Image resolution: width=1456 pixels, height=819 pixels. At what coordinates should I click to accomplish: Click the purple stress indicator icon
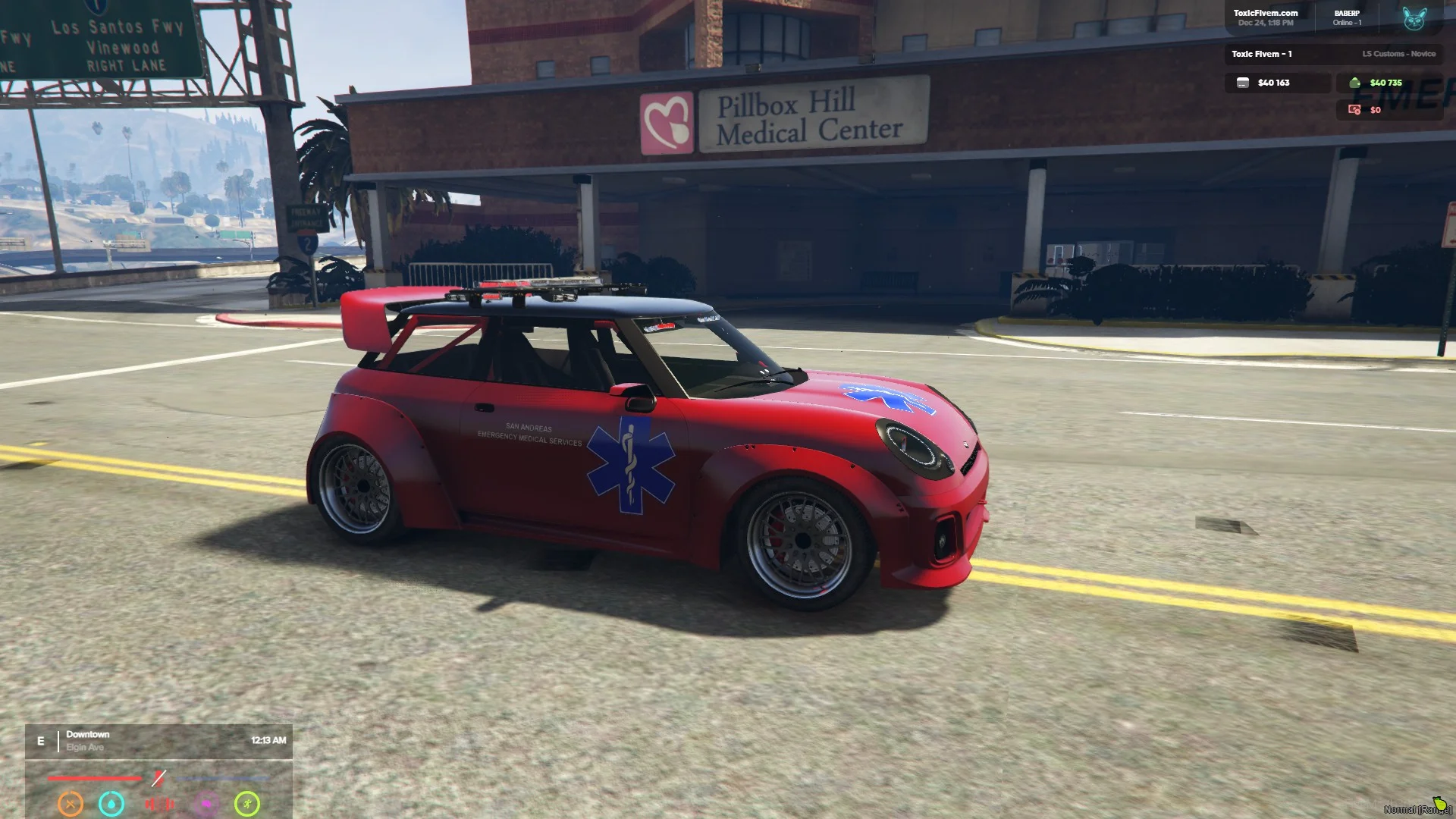207,803
